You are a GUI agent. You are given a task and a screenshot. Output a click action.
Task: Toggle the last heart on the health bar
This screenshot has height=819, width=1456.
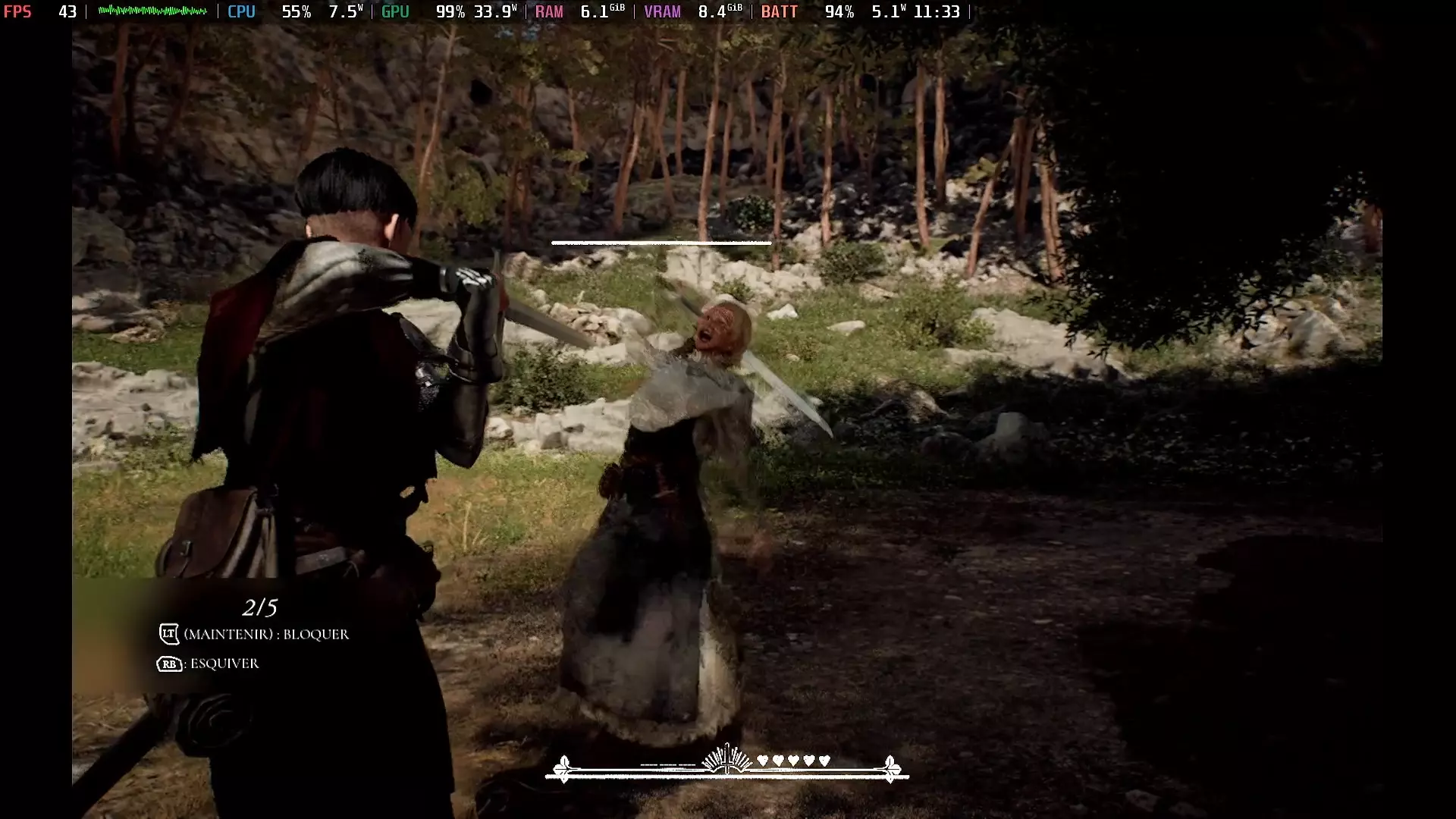pos(824,761)
